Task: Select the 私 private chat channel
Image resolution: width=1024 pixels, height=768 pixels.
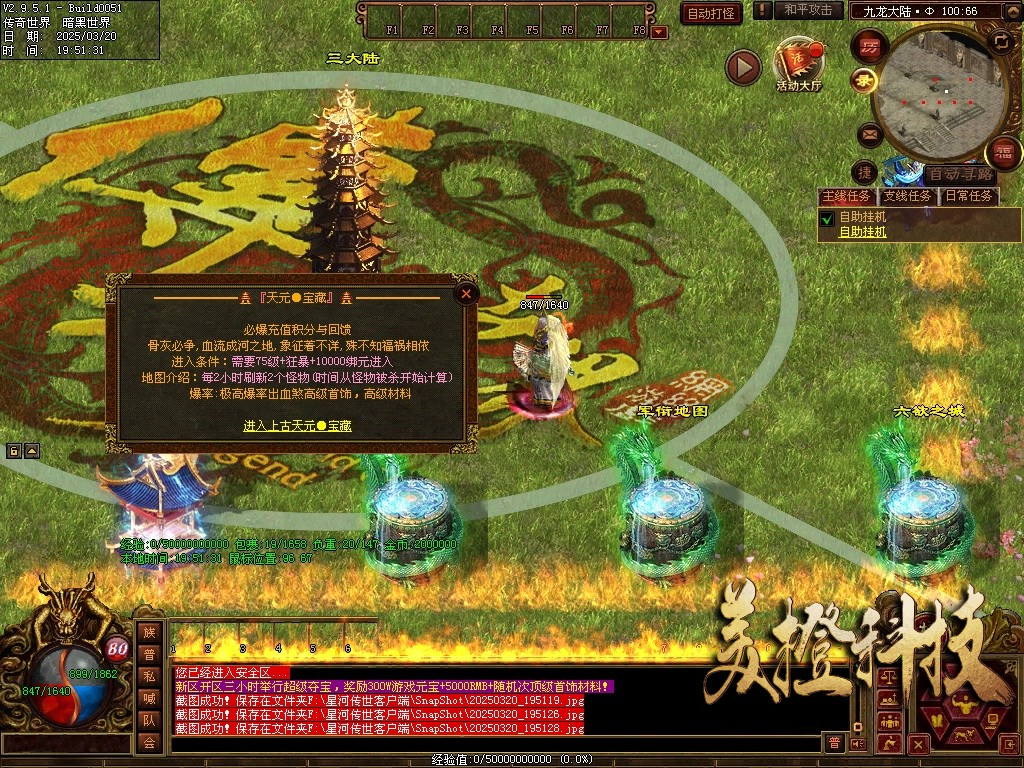Action: [149, 676]
